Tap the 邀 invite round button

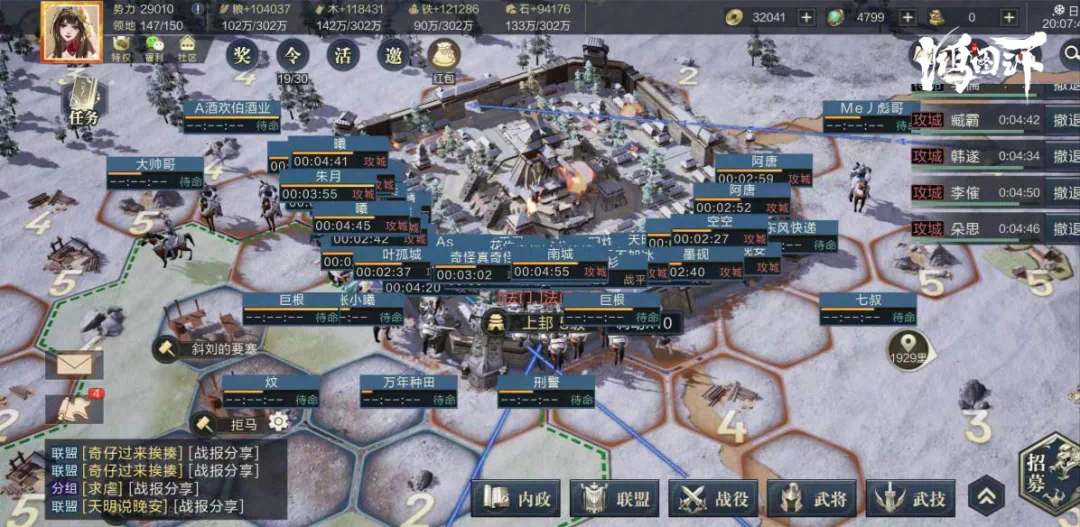[394, 55]
